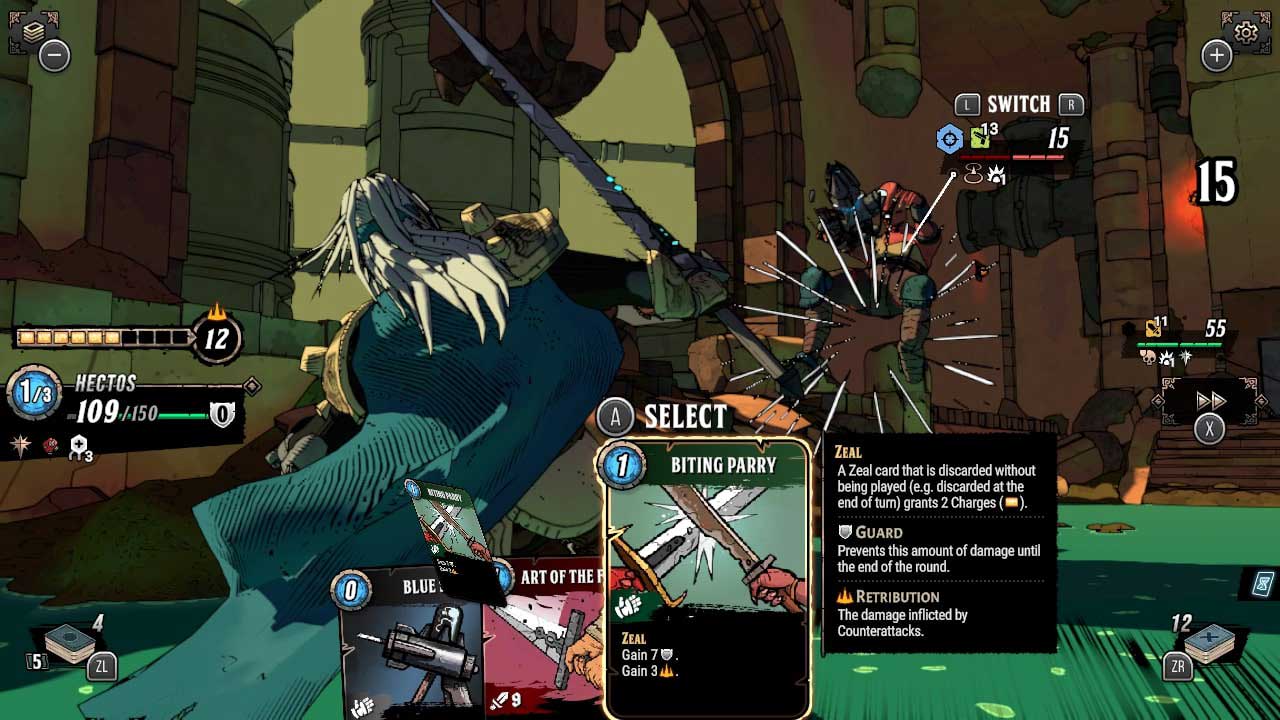Click the SWITCH label above the targeted enemy
Screen dimensions: 1280x720
click(1017, 104)
